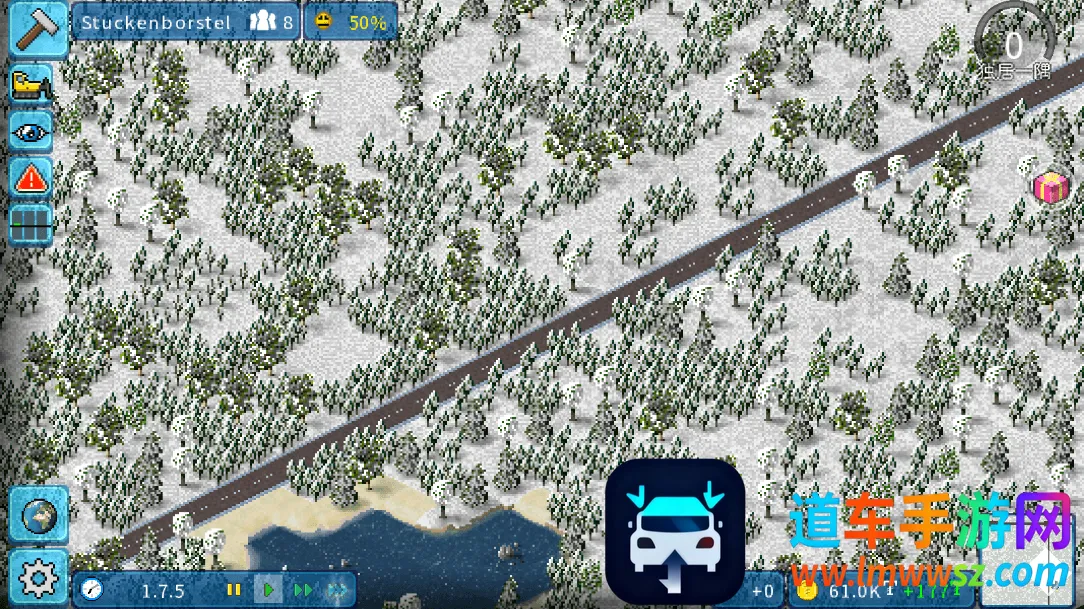
Task: Toggle the eye view overlay button
Action: [32, 132]
